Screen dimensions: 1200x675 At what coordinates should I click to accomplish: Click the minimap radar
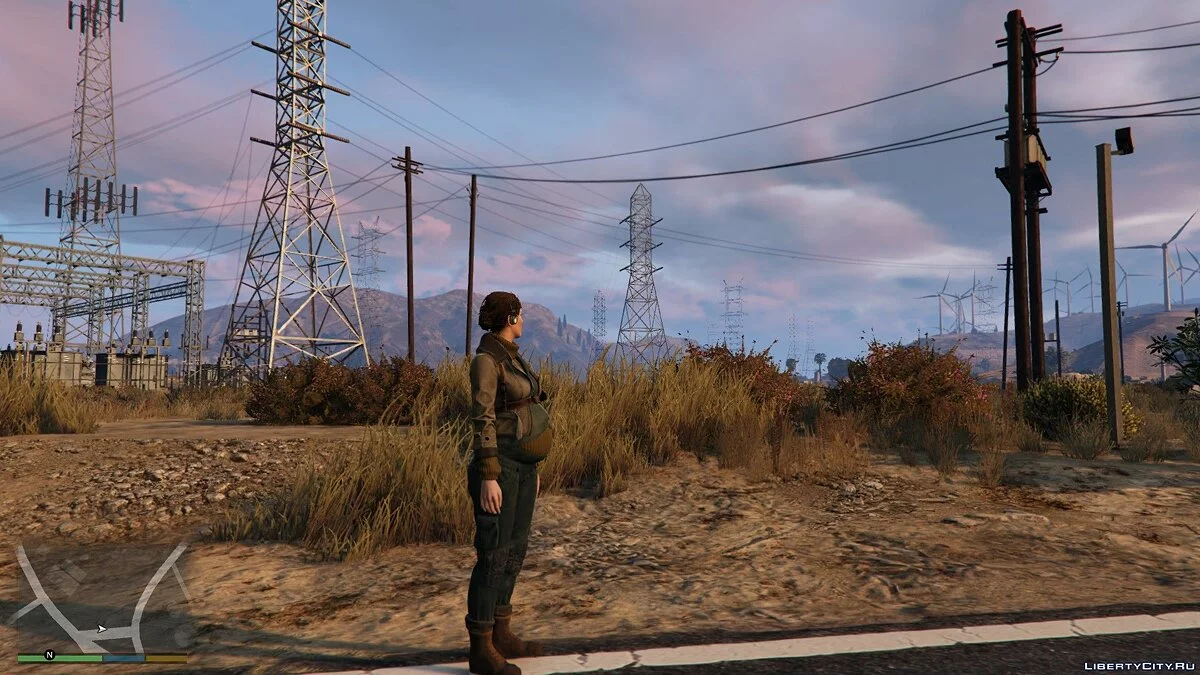click(x=101, y=598)
